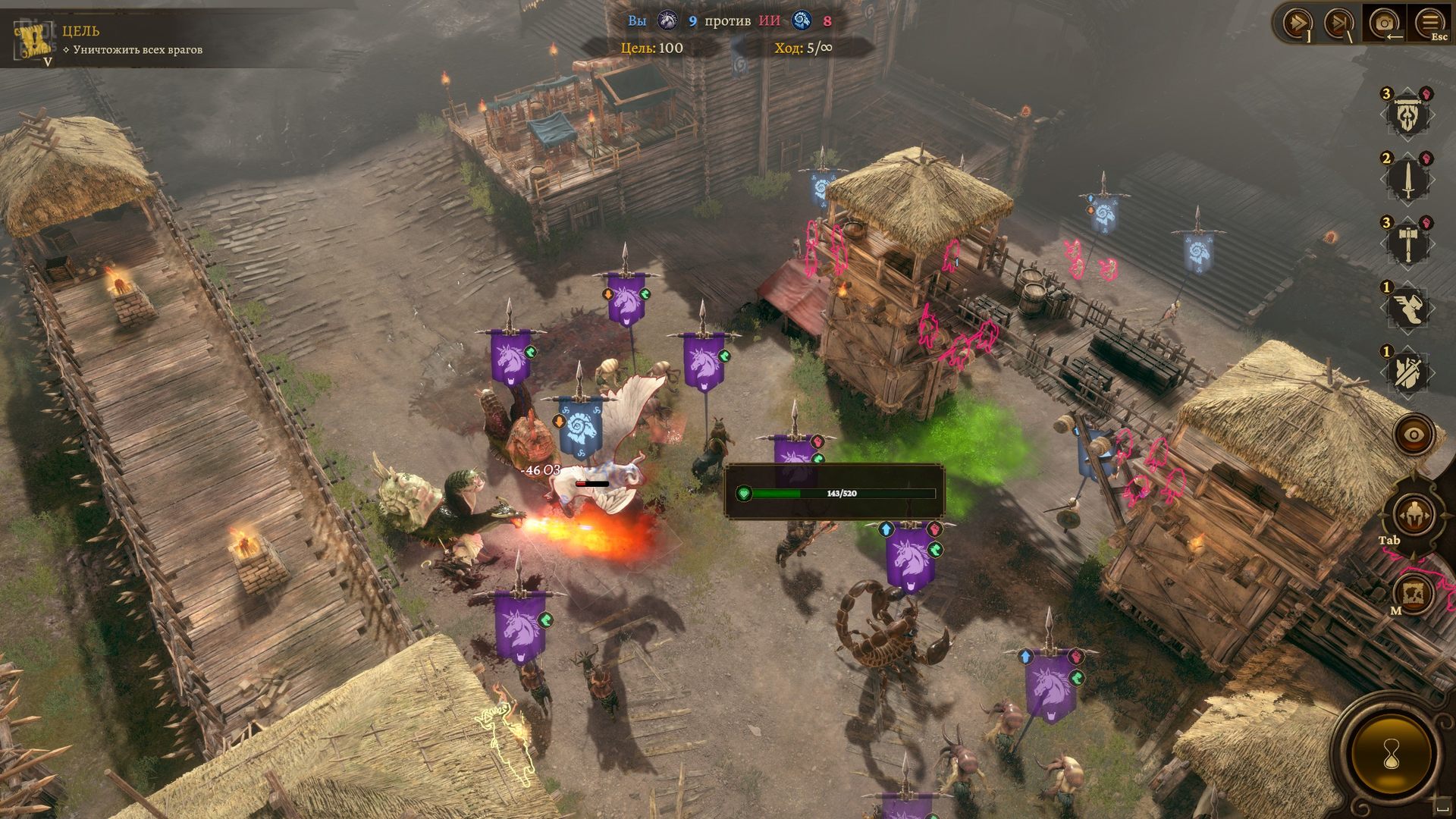Open the main menu with three lines
This screenshot has height=819, width=1456.
click(x=1429, y=23)
